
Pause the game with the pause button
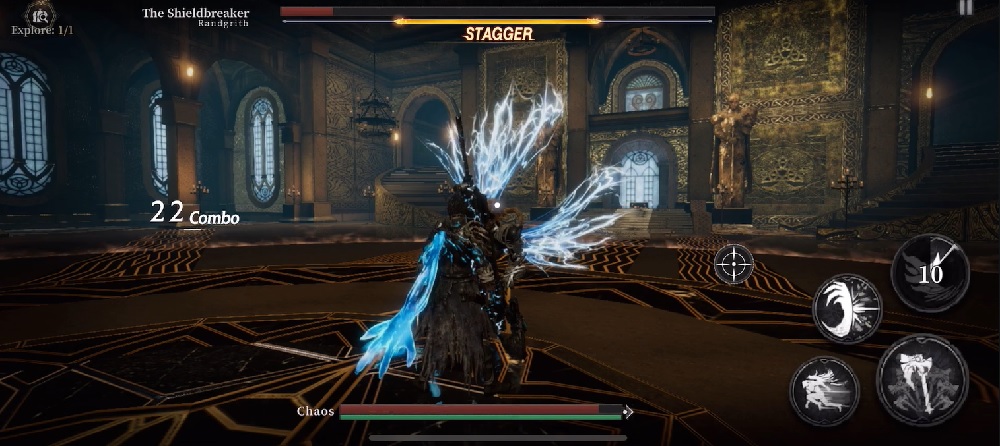(x=965, y=8)
